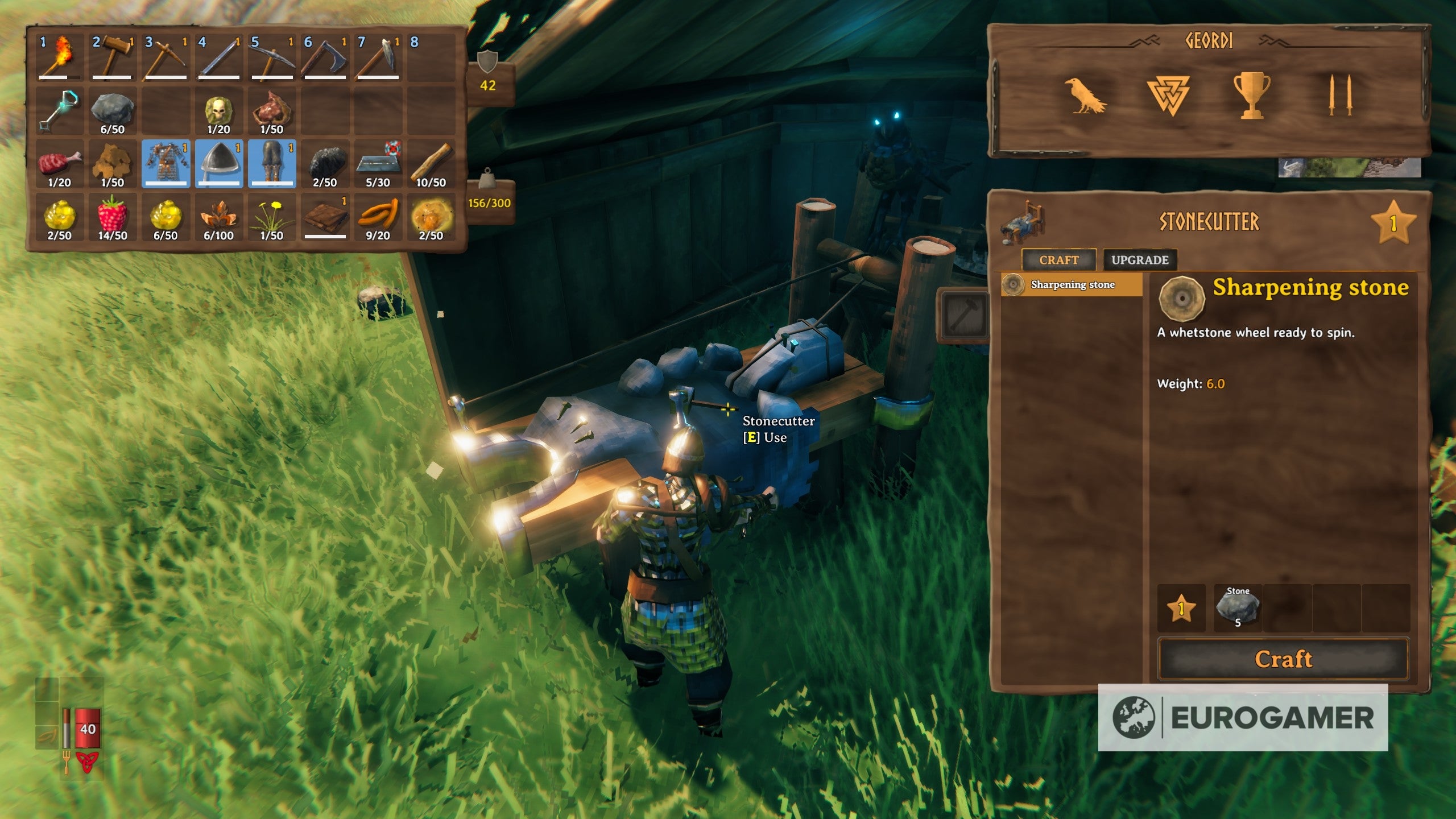Screen dimensions: 1456x819
Task: Select the pickaxe in hotbar slot 5
Action: click(x=272, y=57)
